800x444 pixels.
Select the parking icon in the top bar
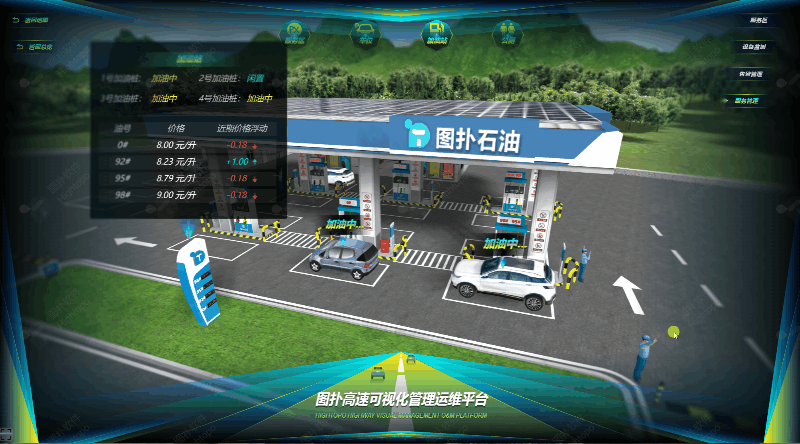point(295,33)
